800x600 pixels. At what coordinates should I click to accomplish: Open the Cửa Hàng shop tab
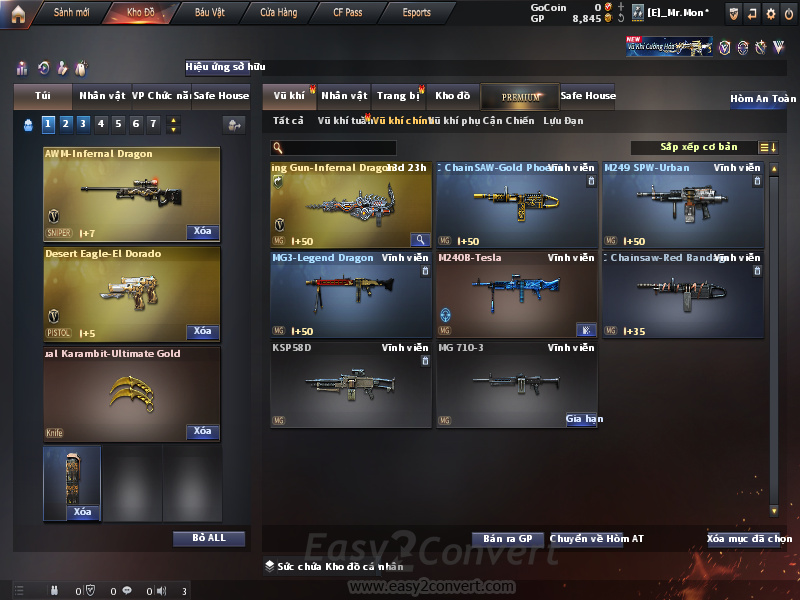[278, 13]
